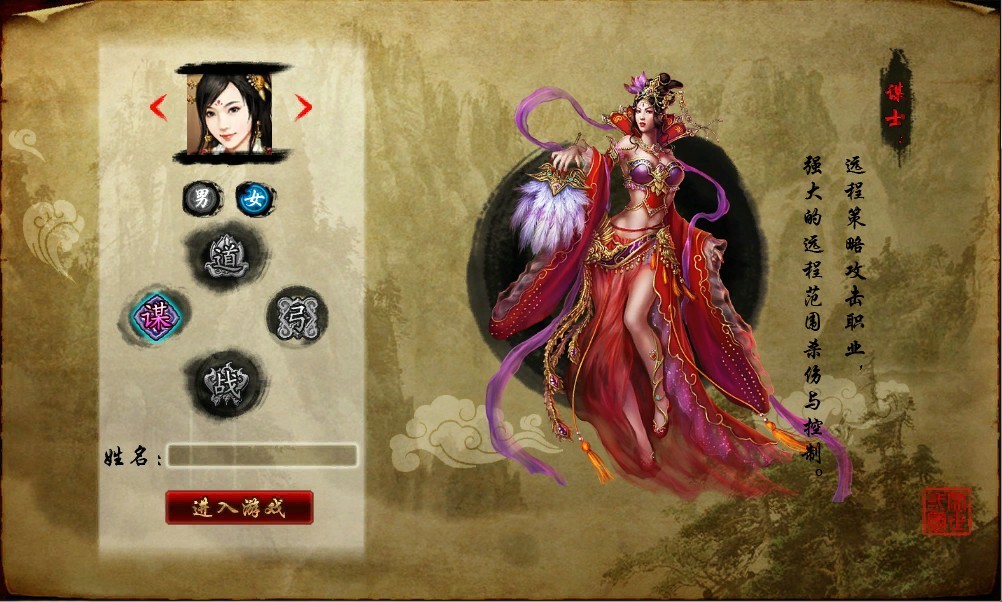Choose the male gender 男 button

click(202, 199)
